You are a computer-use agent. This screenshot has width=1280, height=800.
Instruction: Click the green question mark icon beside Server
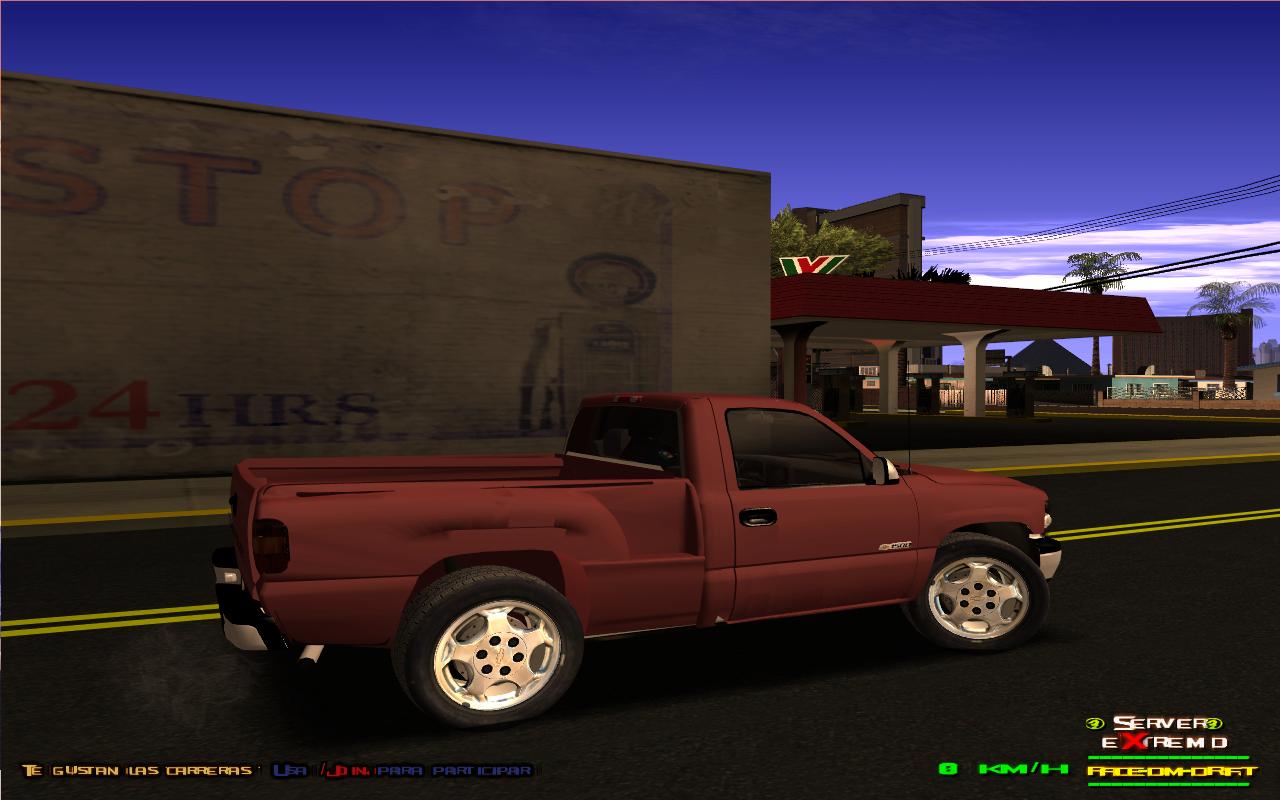(1215, 723)
